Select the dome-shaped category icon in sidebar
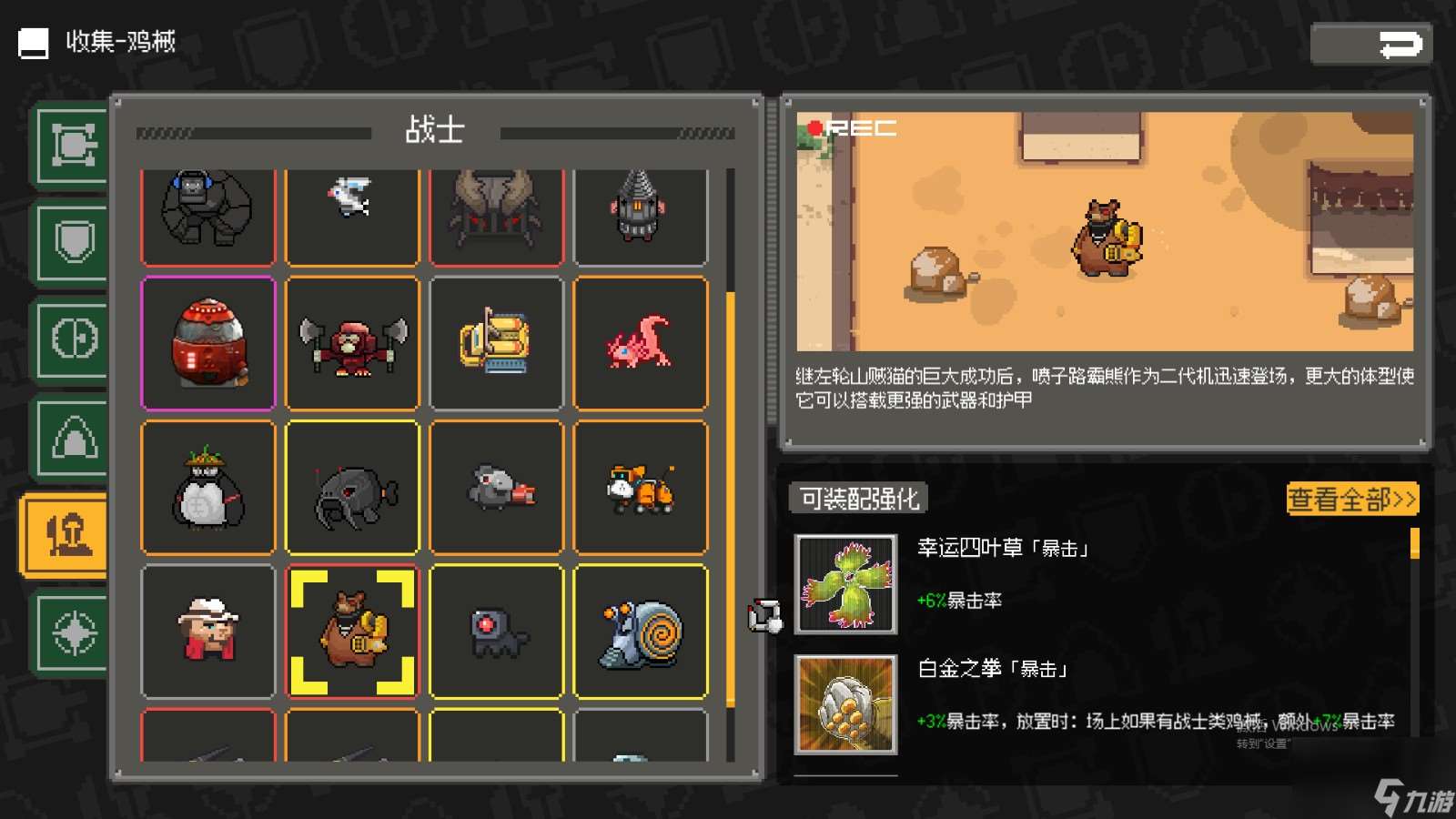This screenshot has width=1456, height=819. click(x=71, y=437)
